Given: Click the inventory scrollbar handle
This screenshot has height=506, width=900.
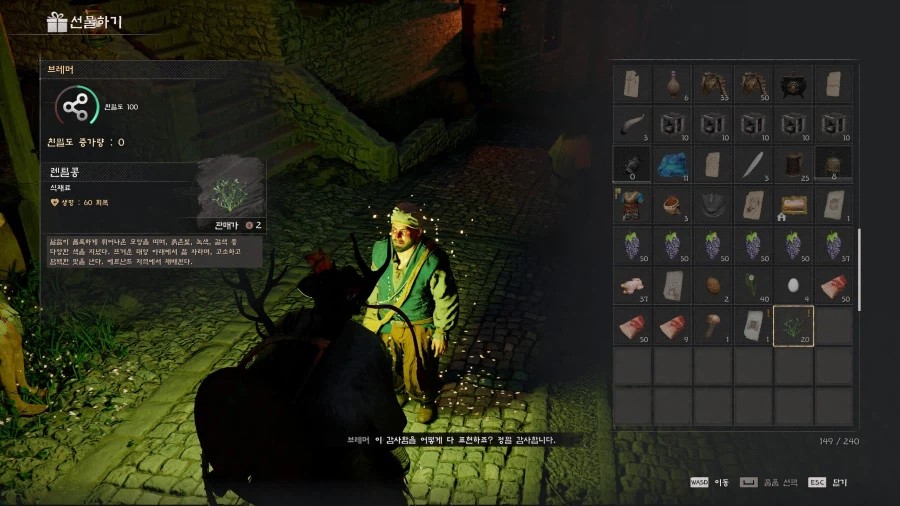Looking at the screenshot, I should [859, 255].
